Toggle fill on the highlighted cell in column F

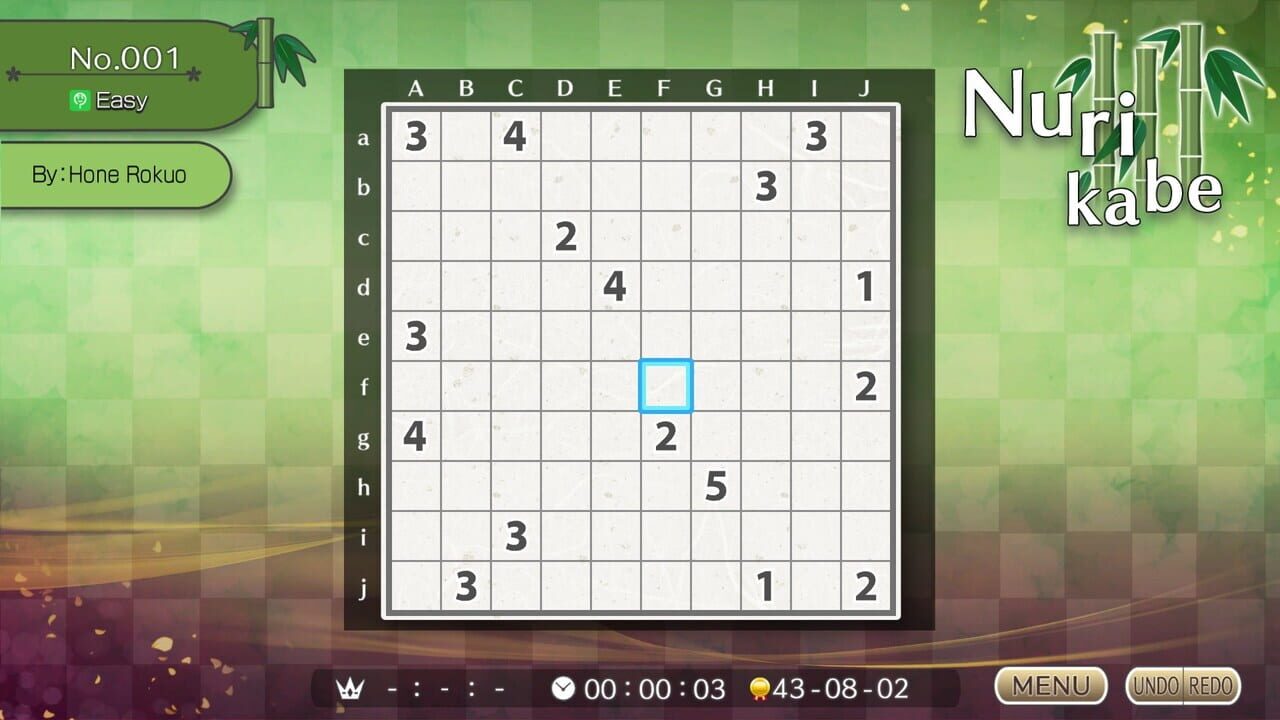point(665,387)
